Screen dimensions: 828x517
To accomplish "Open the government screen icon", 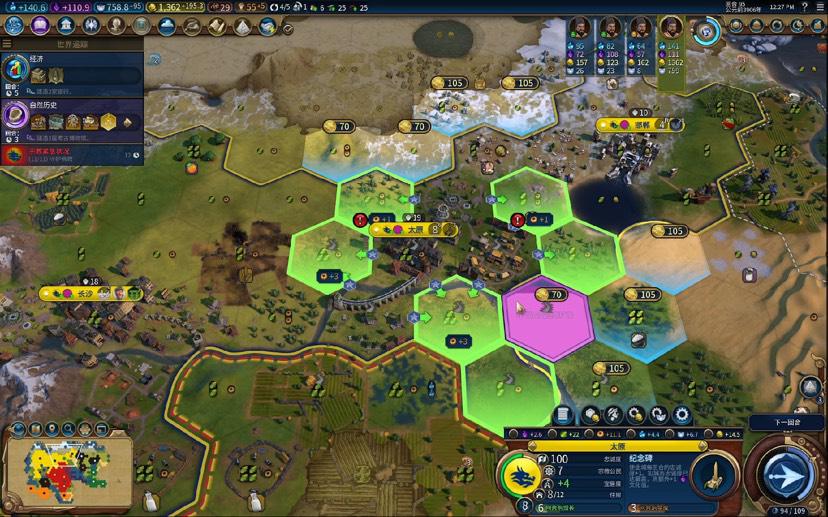I will click(x=67, y=26).
